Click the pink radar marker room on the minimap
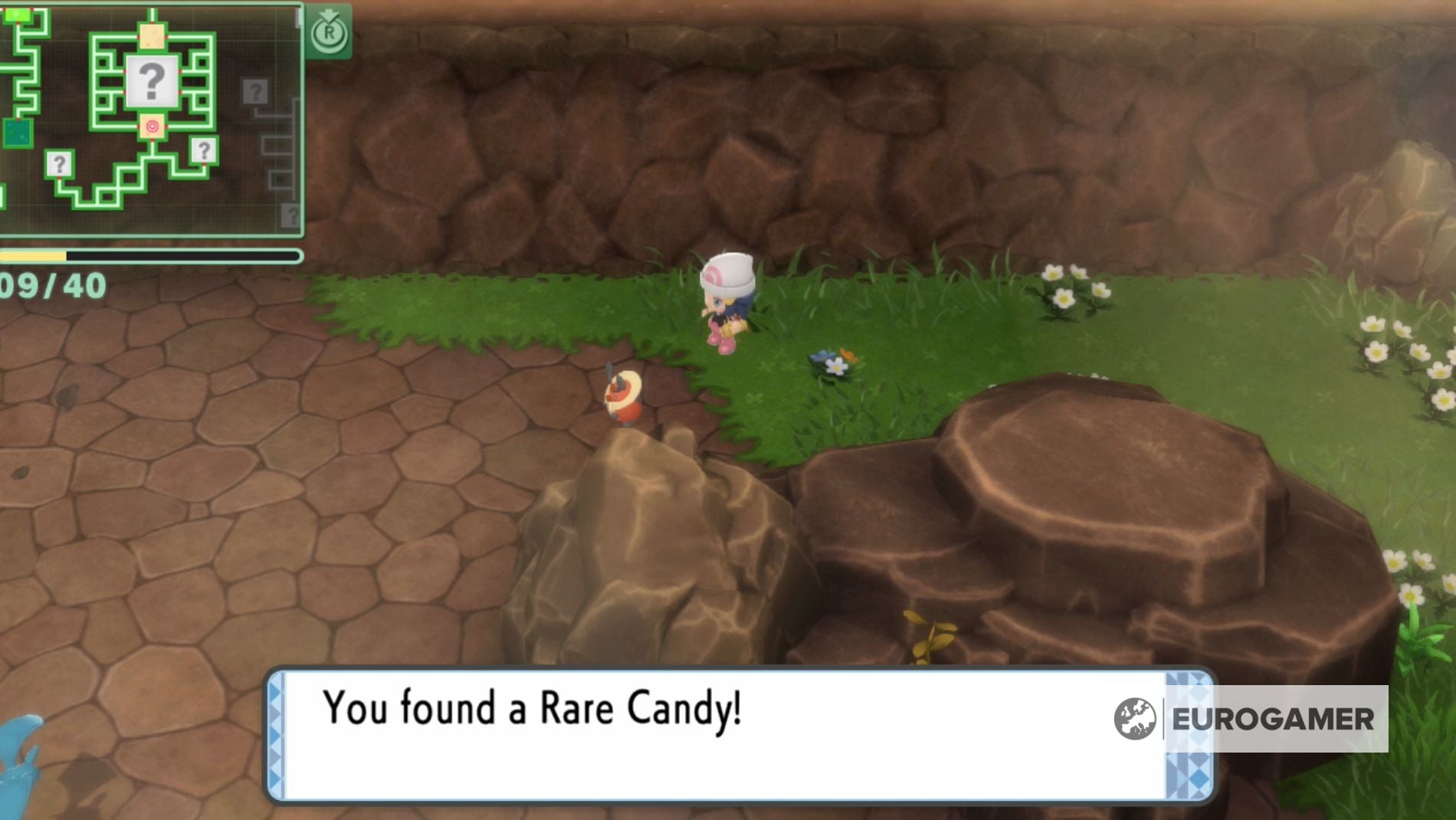The height and width of the screenshot is (820, 1456). (150, 126)
